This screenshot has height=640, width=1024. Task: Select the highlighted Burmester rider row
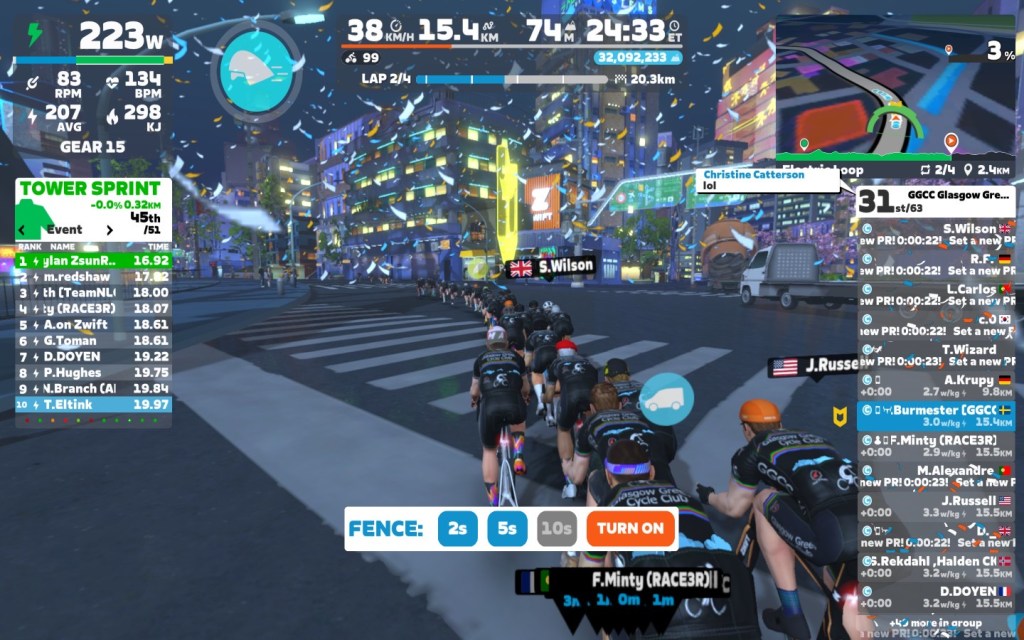pyautogui.click(x=936, y=416)
